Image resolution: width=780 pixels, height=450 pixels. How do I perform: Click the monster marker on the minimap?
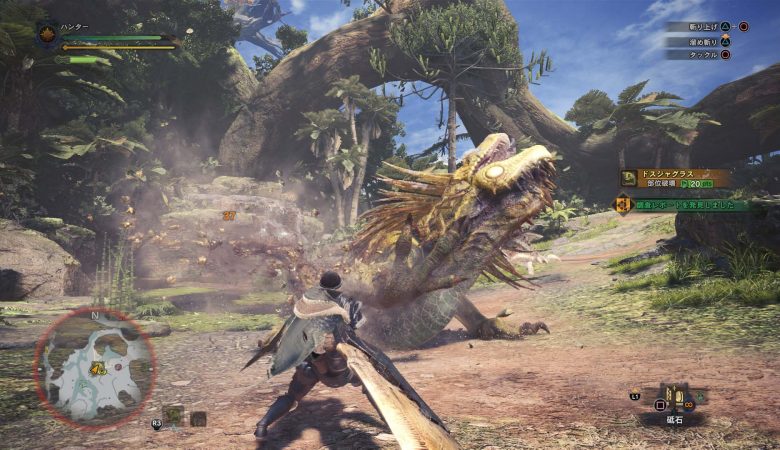click(99, 369)
